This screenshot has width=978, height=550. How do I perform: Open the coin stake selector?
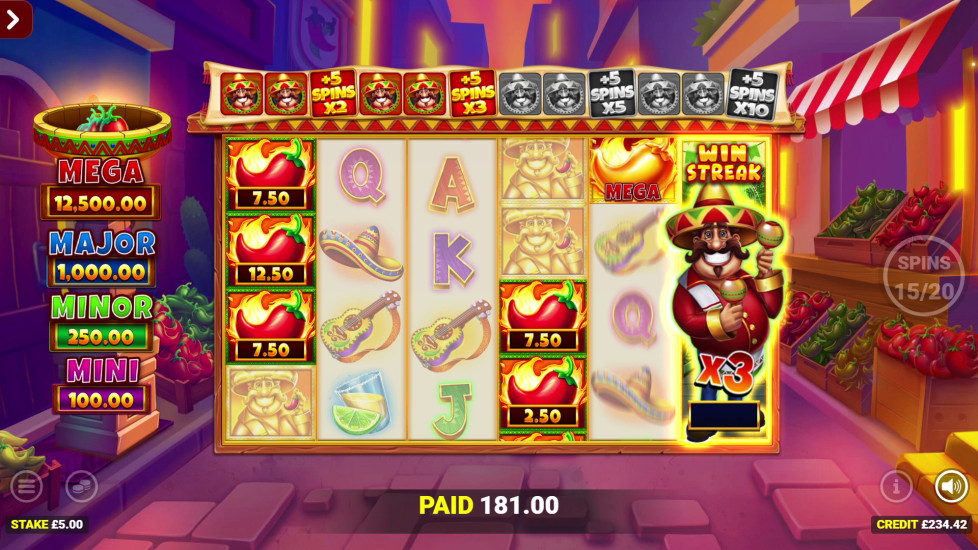tap(81, 487)
